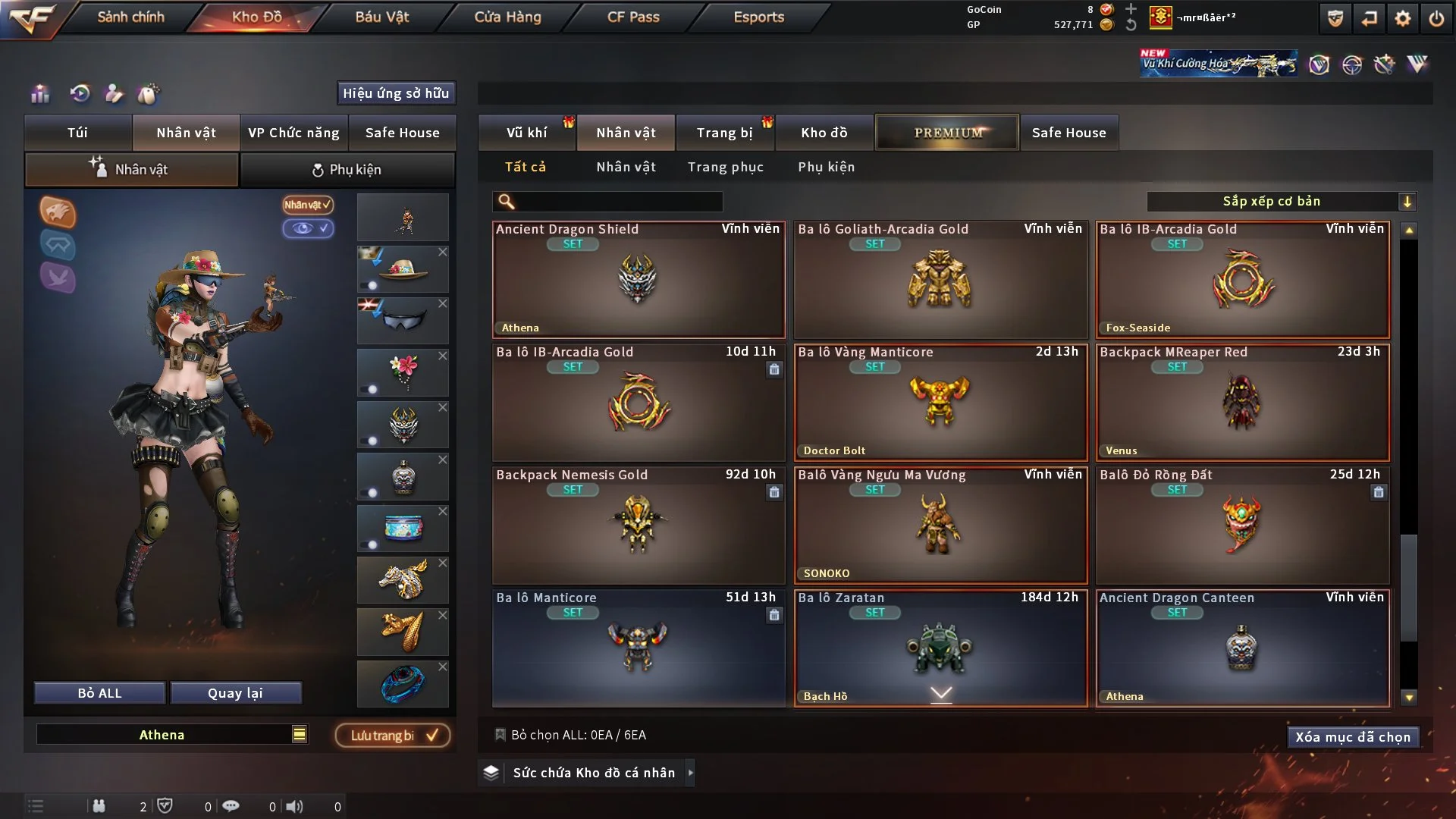The height and width of the screenshot is (819, 1456).
Task: Switch to the Vũ khí tab
Action: tap(526, 133)
